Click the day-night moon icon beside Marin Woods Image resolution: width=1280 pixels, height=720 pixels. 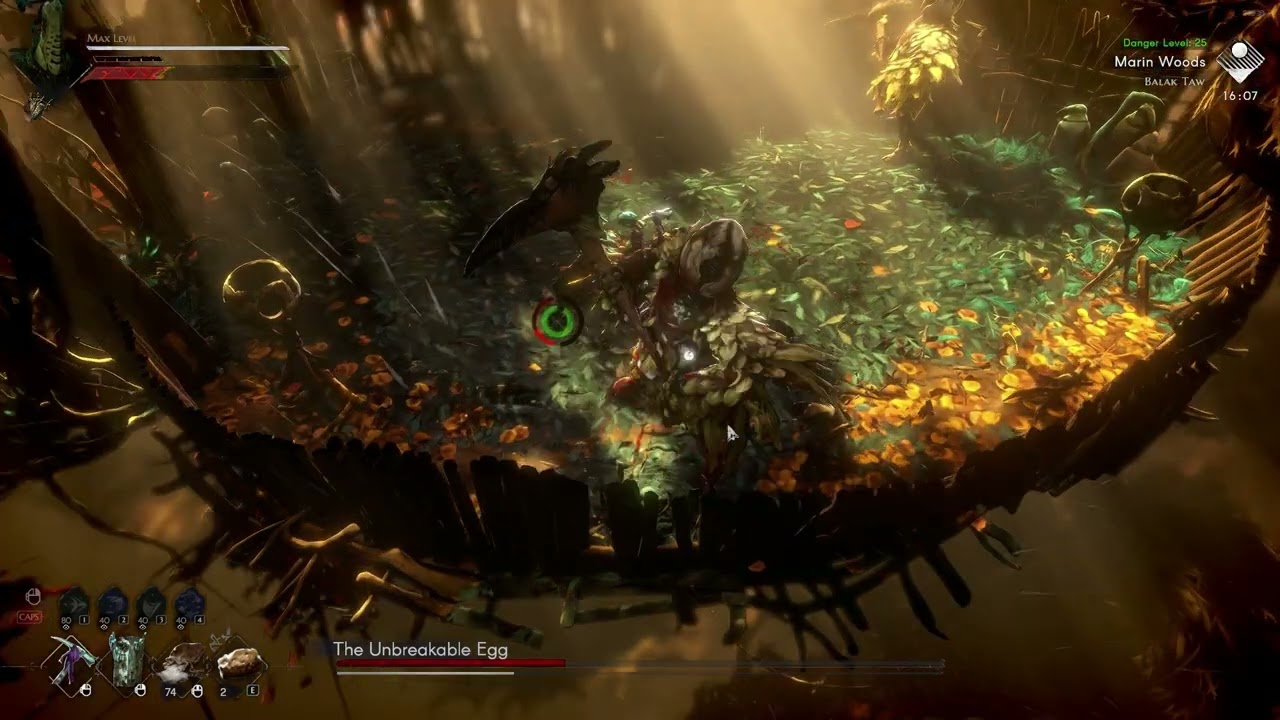[x=1240, y=60]
